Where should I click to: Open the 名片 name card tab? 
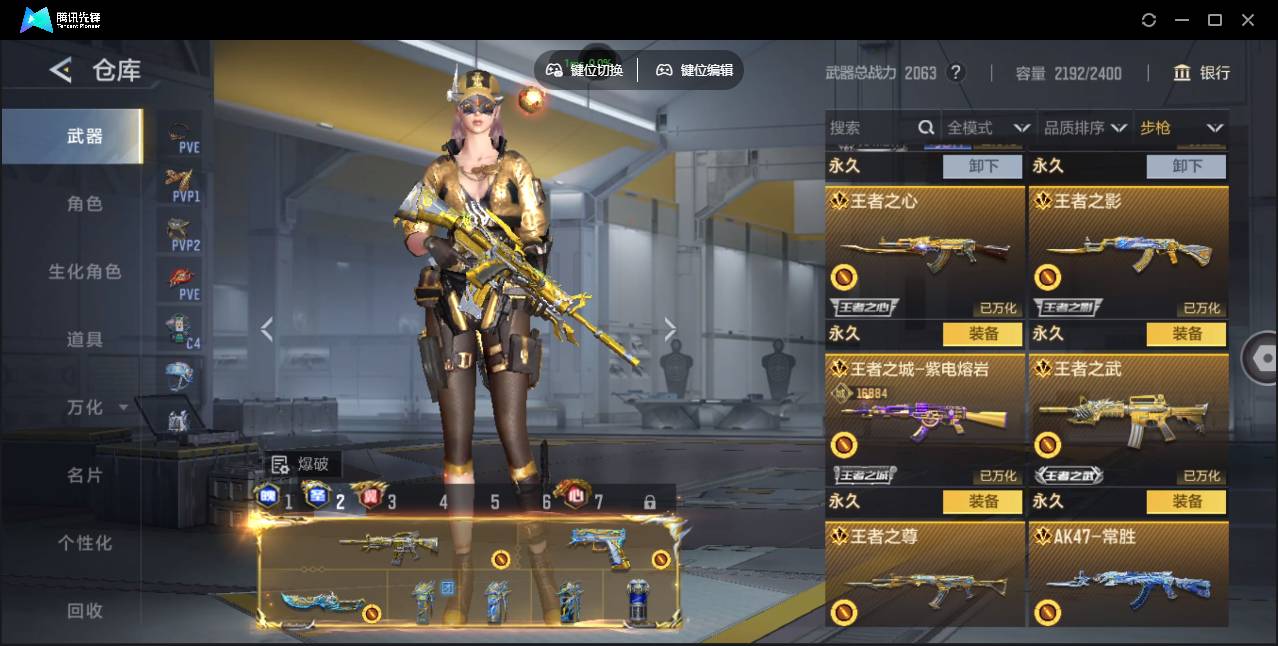(x=85, y=475)
